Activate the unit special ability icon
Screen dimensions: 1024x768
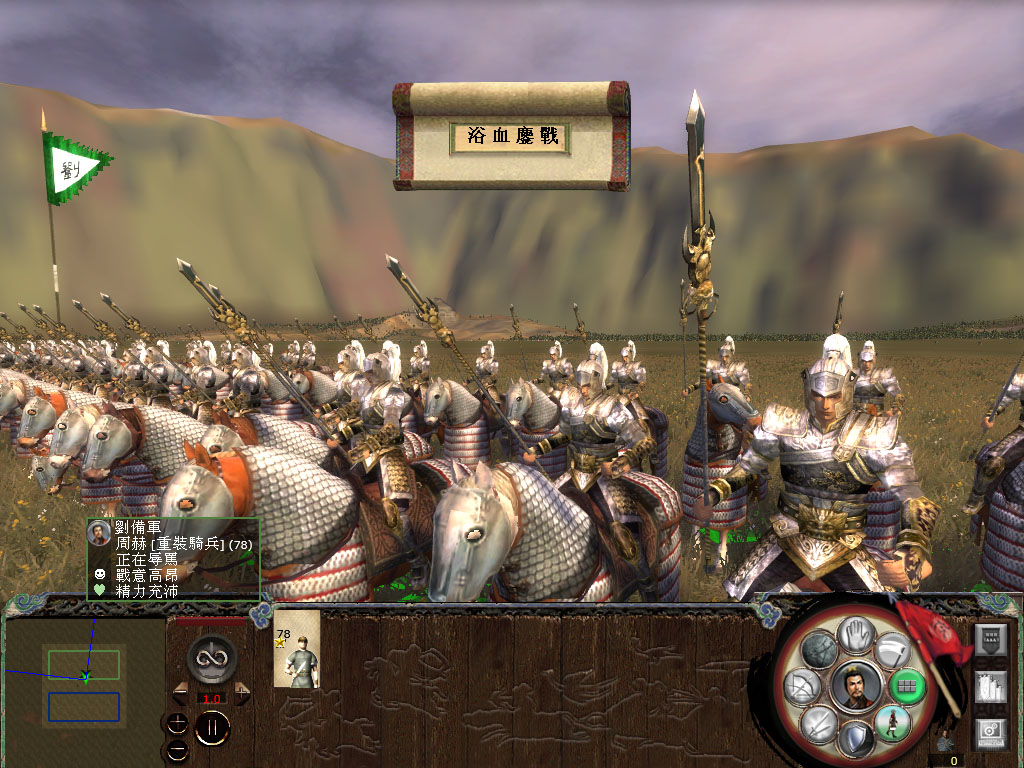tap(819, 650)
